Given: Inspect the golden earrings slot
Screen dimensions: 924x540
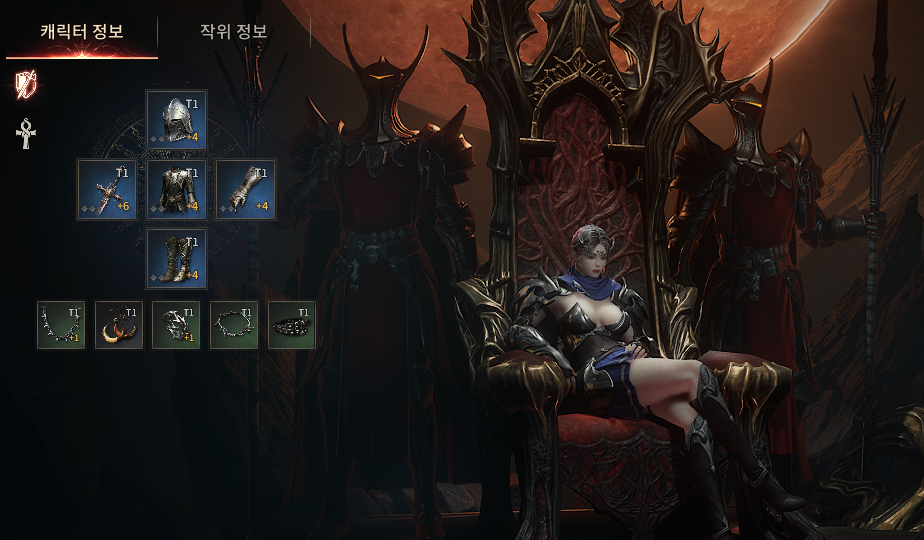Looking at the screenshot, I should tap(119, 325).
